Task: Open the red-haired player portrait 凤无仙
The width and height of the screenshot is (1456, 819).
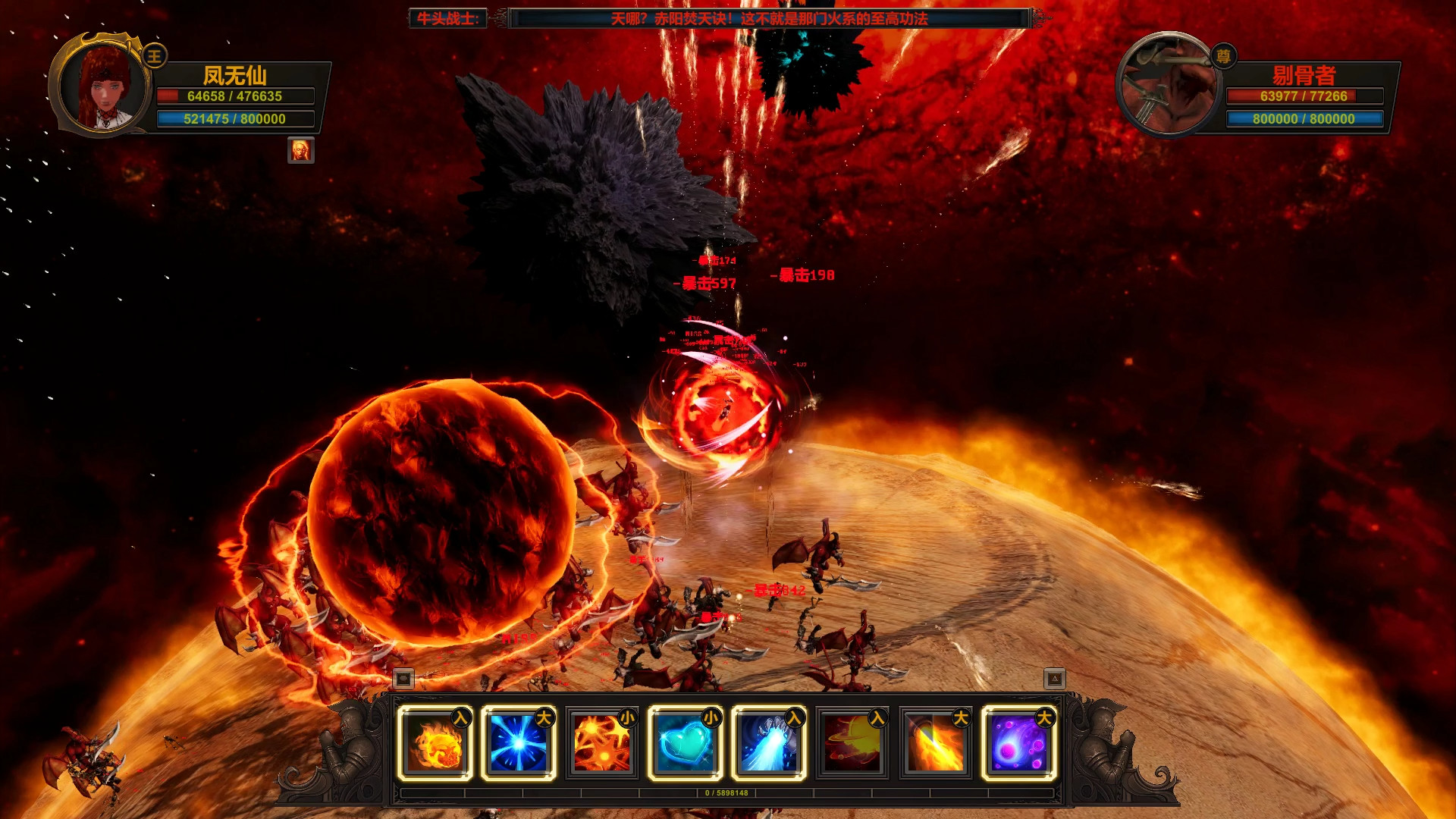Action: pos(102,87)
